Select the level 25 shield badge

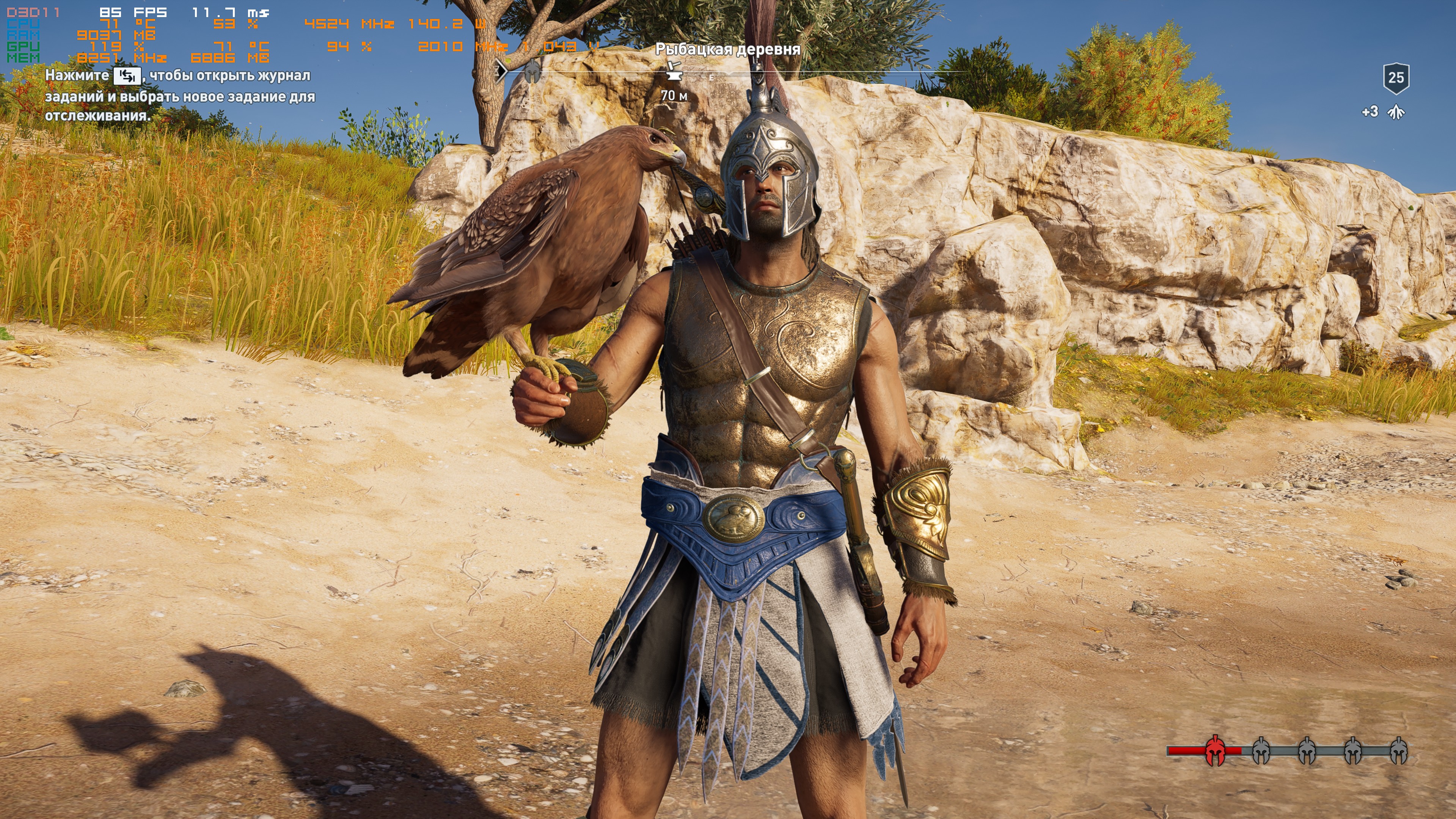(1396, 78)
